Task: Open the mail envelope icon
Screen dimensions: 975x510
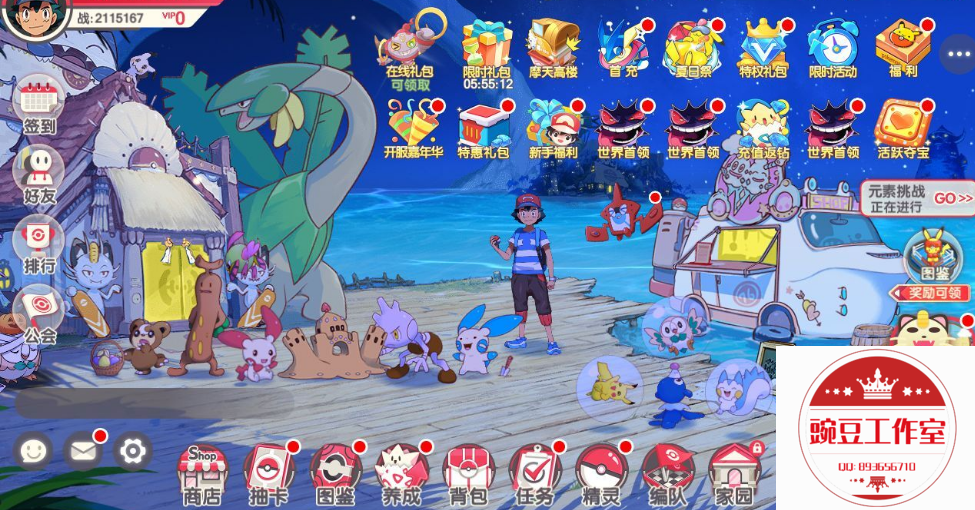Action: (83, 451)
